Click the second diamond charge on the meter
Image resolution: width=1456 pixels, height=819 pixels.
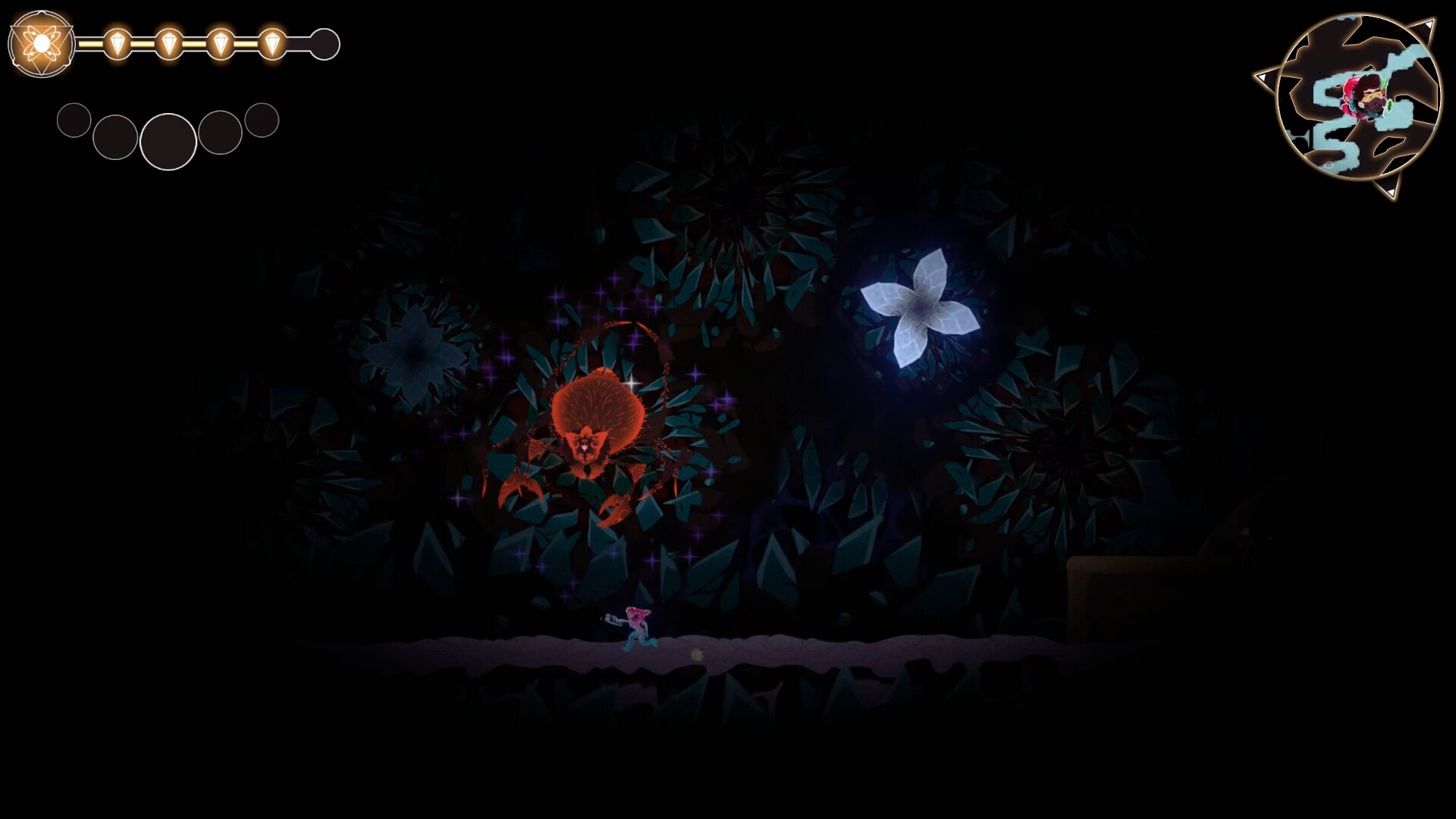click(x=168, y=43)
